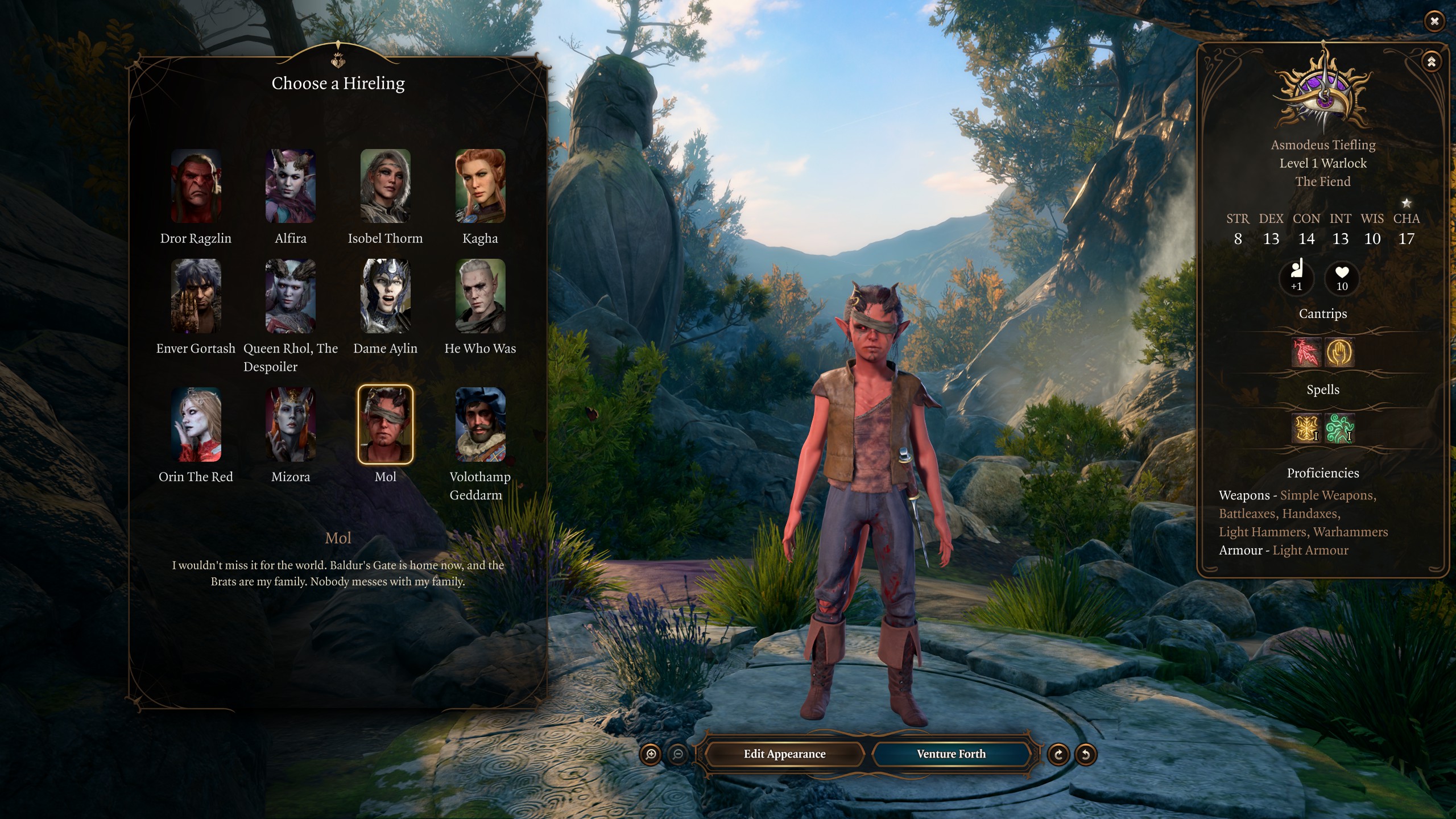Rotate the character model counterclockwise
Screen dimensions: 1456x819
[1085, 755]
